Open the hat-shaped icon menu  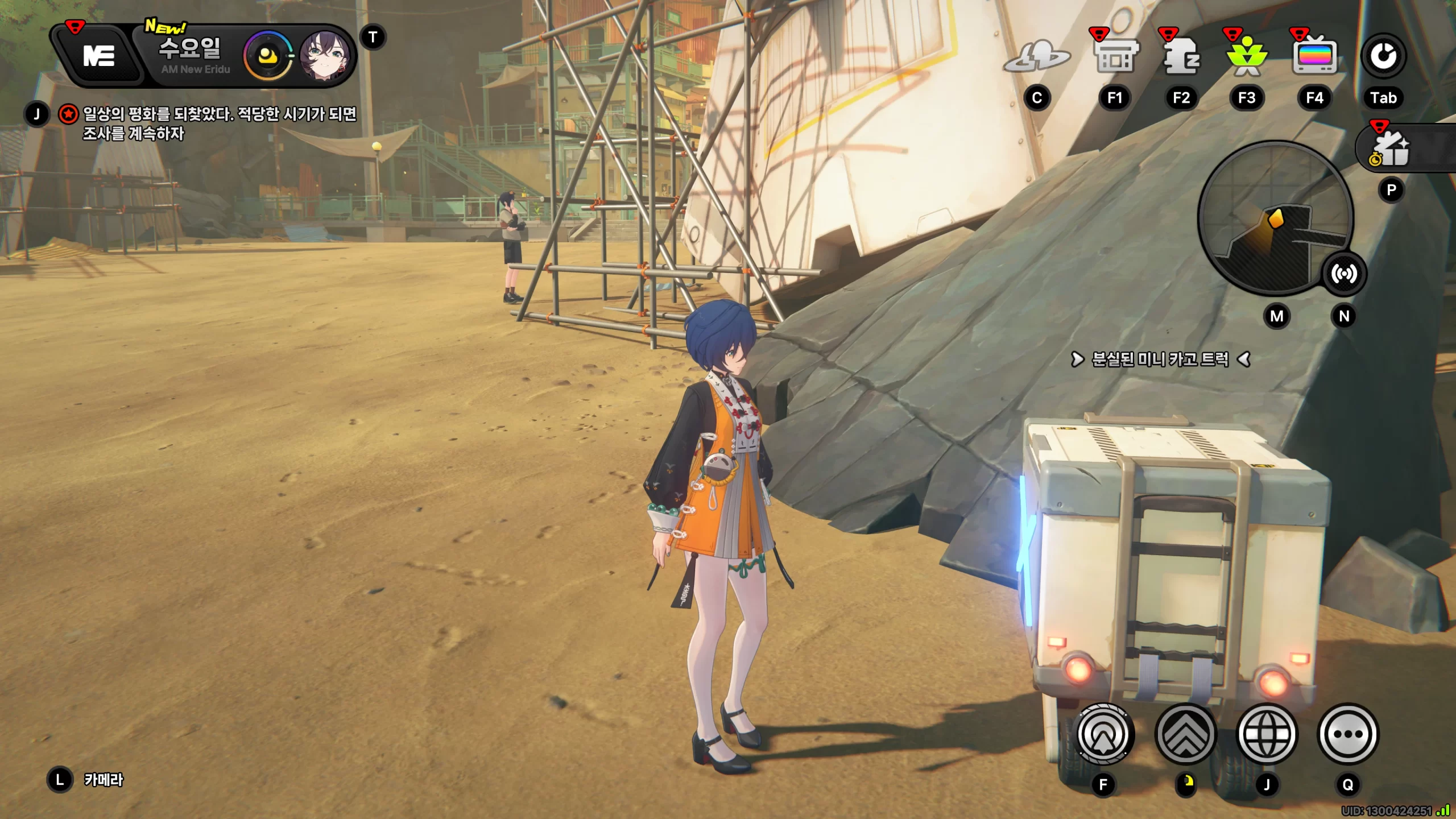pyautogui.click(x=1036, y=57)
